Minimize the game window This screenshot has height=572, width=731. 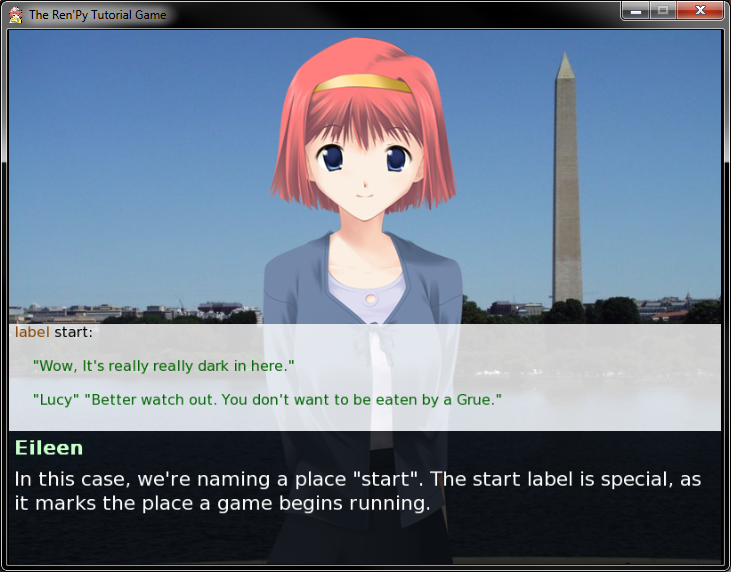[x=635, y=11]
